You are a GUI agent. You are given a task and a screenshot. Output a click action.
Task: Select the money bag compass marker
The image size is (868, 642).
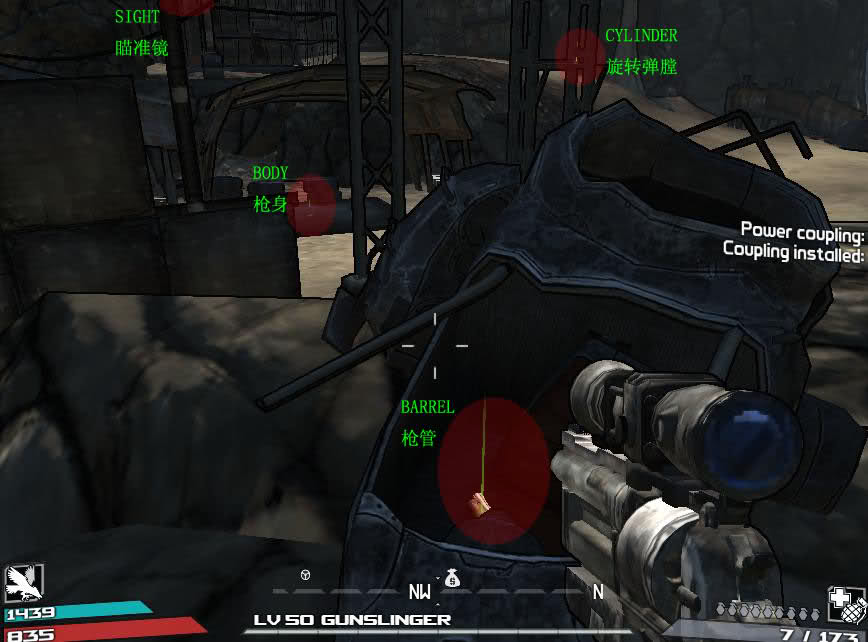[x=451, y=577]
